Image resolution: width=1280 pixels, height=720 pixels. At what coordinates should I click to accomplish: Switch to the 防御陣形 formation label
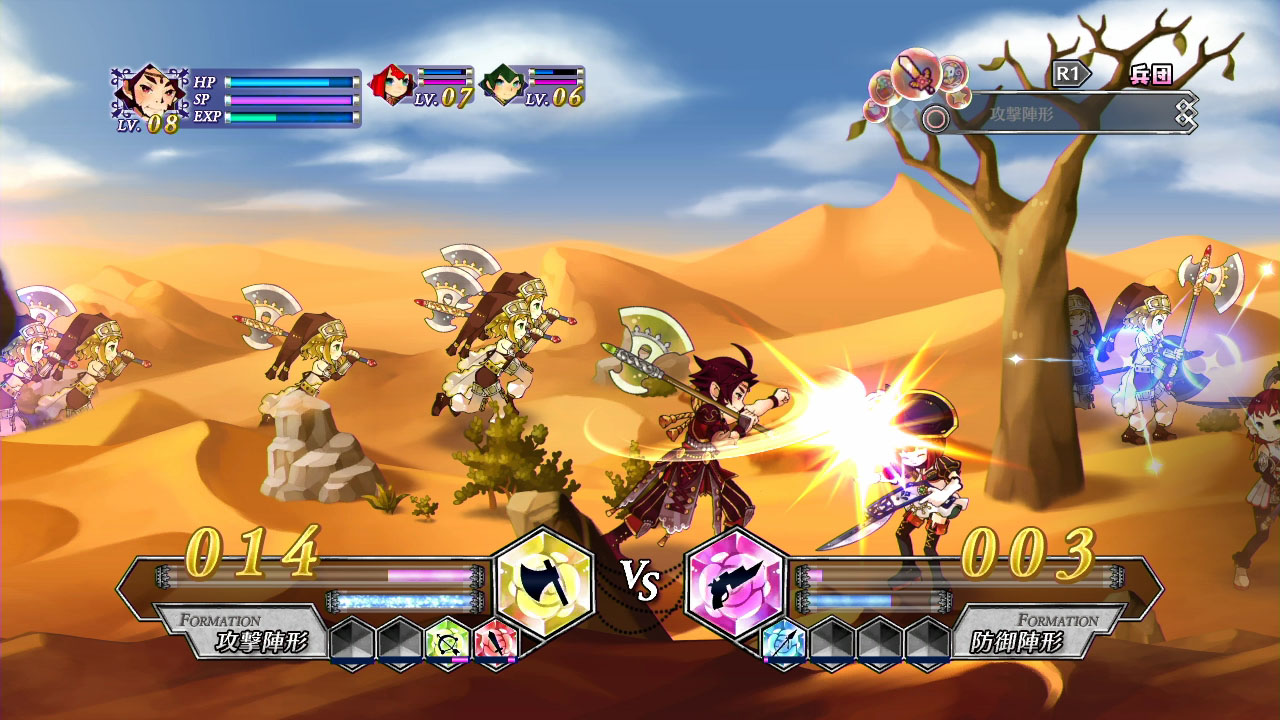[1018, 642]
